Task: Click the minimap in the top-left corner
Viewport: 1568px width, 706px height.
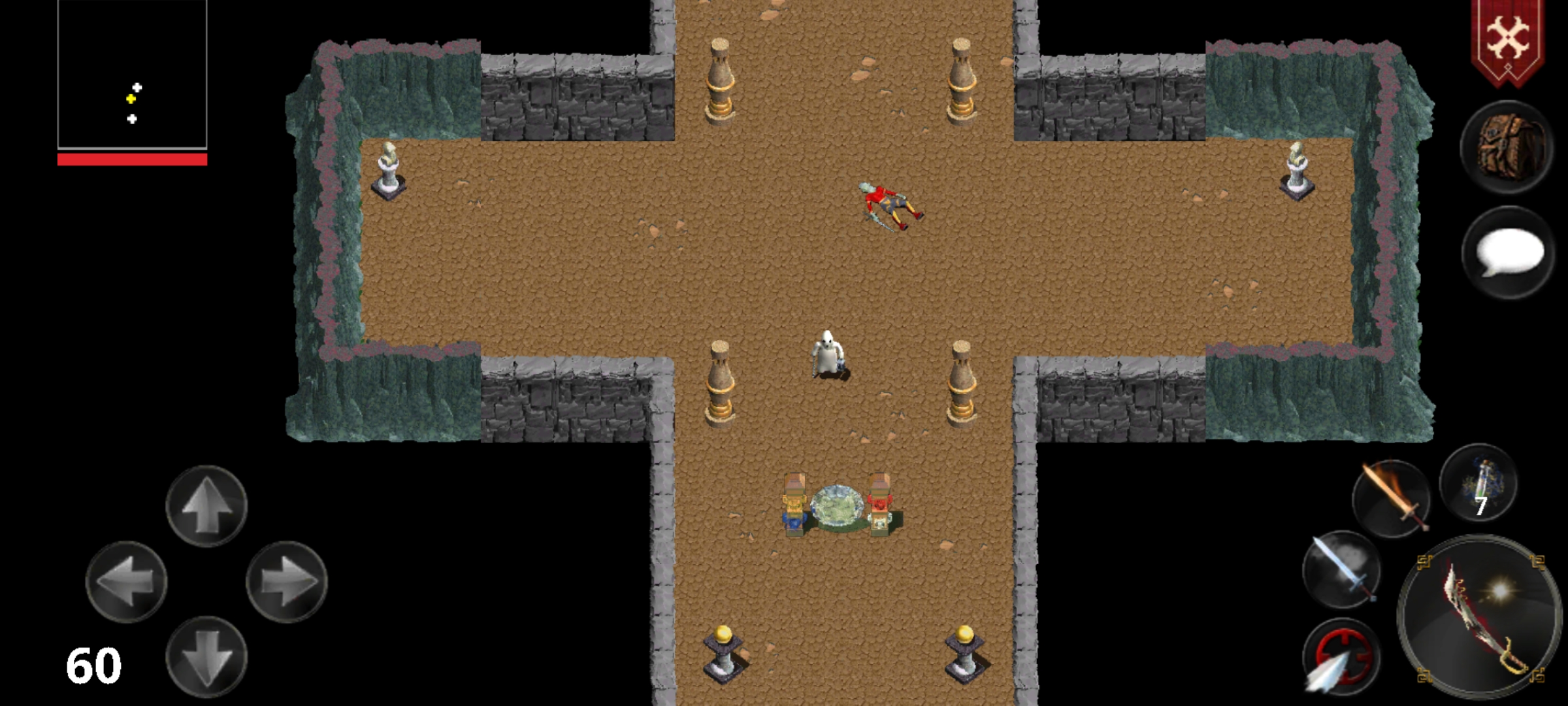Action: coord(134,75)
